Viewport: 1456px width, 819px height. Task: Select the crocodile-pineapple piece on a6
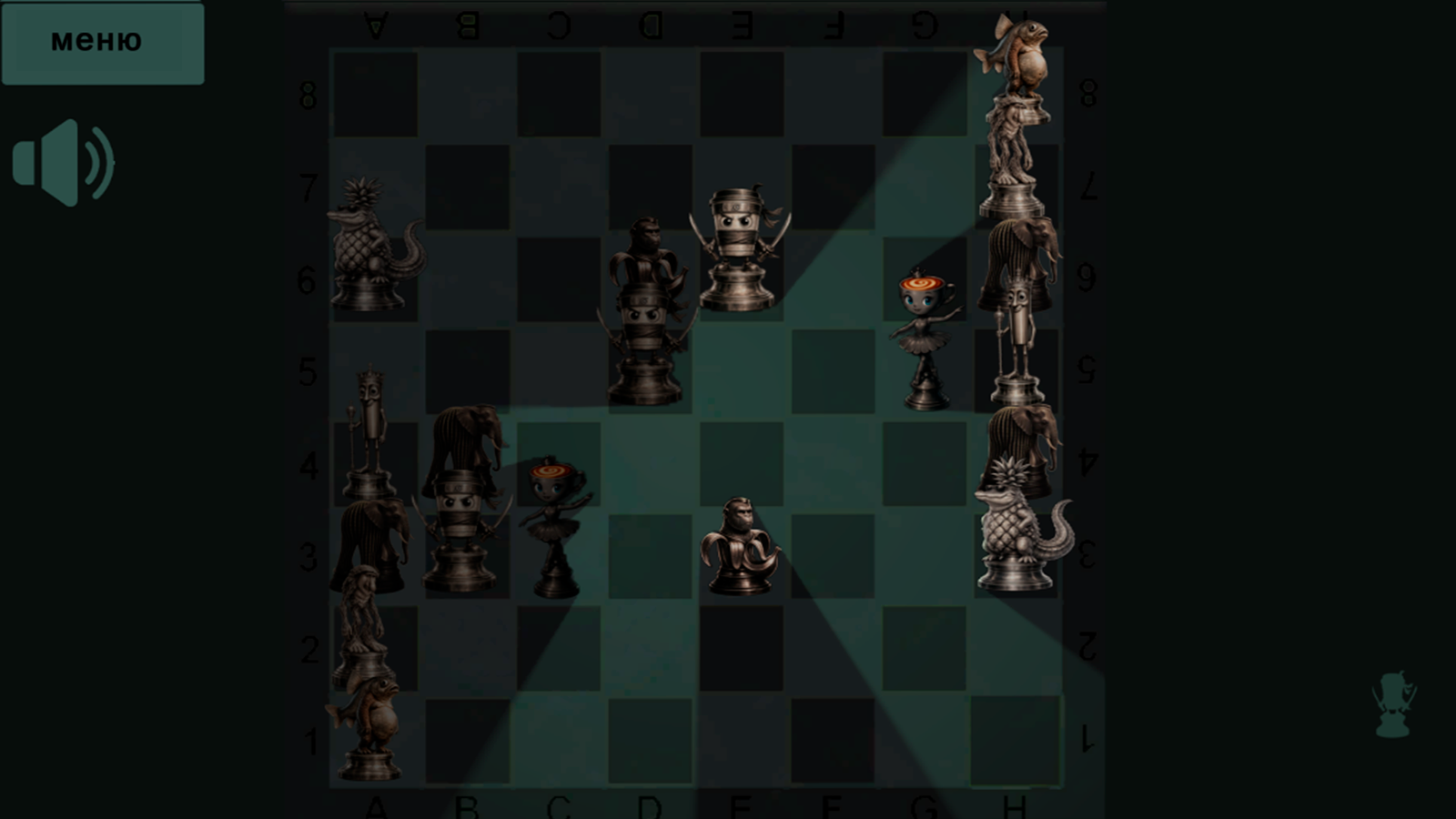[x=373, y=246]
